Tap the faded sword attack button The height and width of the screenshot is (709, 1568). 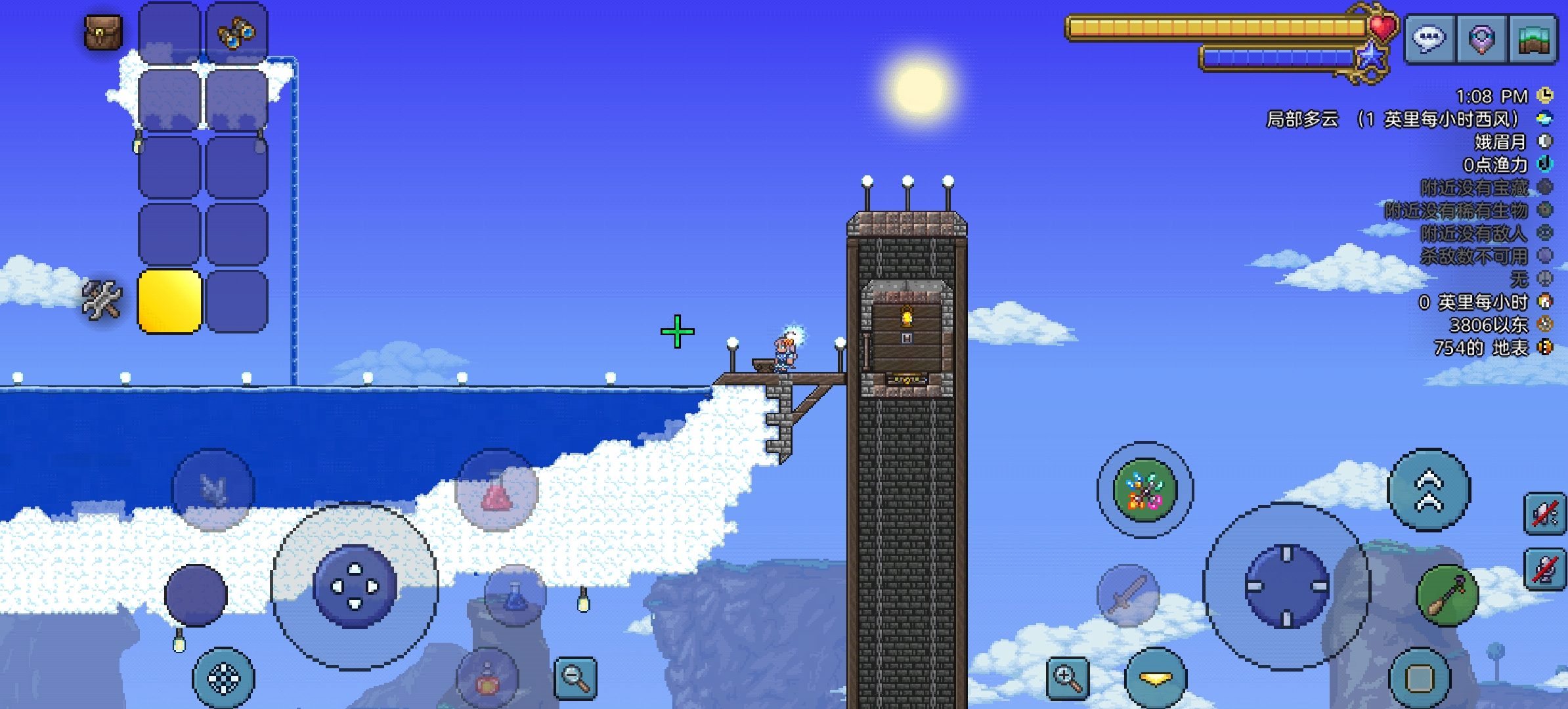coord(1127,595)
